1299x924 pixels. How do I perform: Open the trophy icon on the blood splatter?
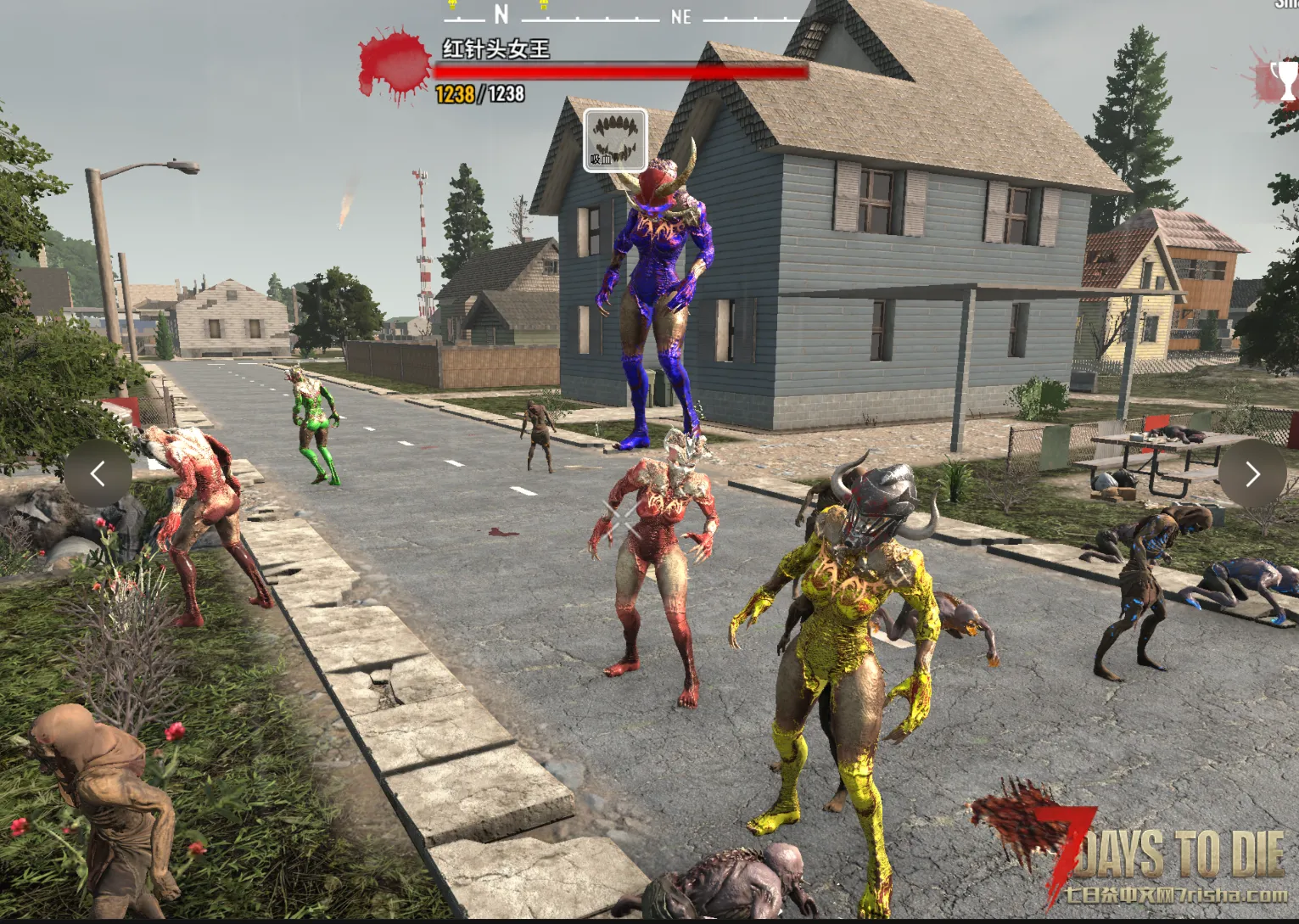[1285, 80]
